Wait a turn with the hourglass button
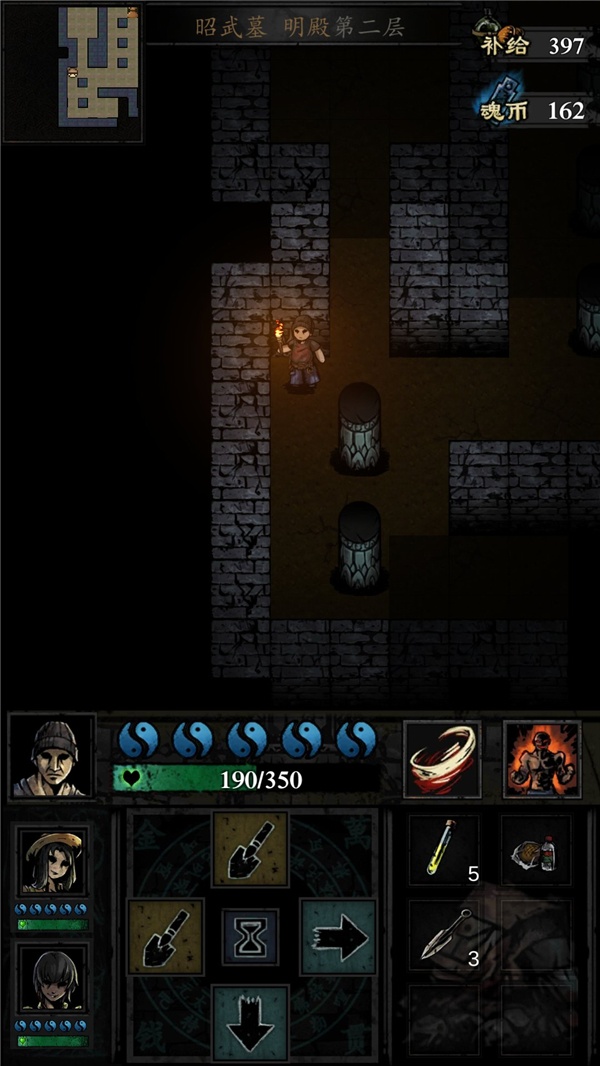The image size is (600, 1066). pyautogui.click(x=250, y=937)
